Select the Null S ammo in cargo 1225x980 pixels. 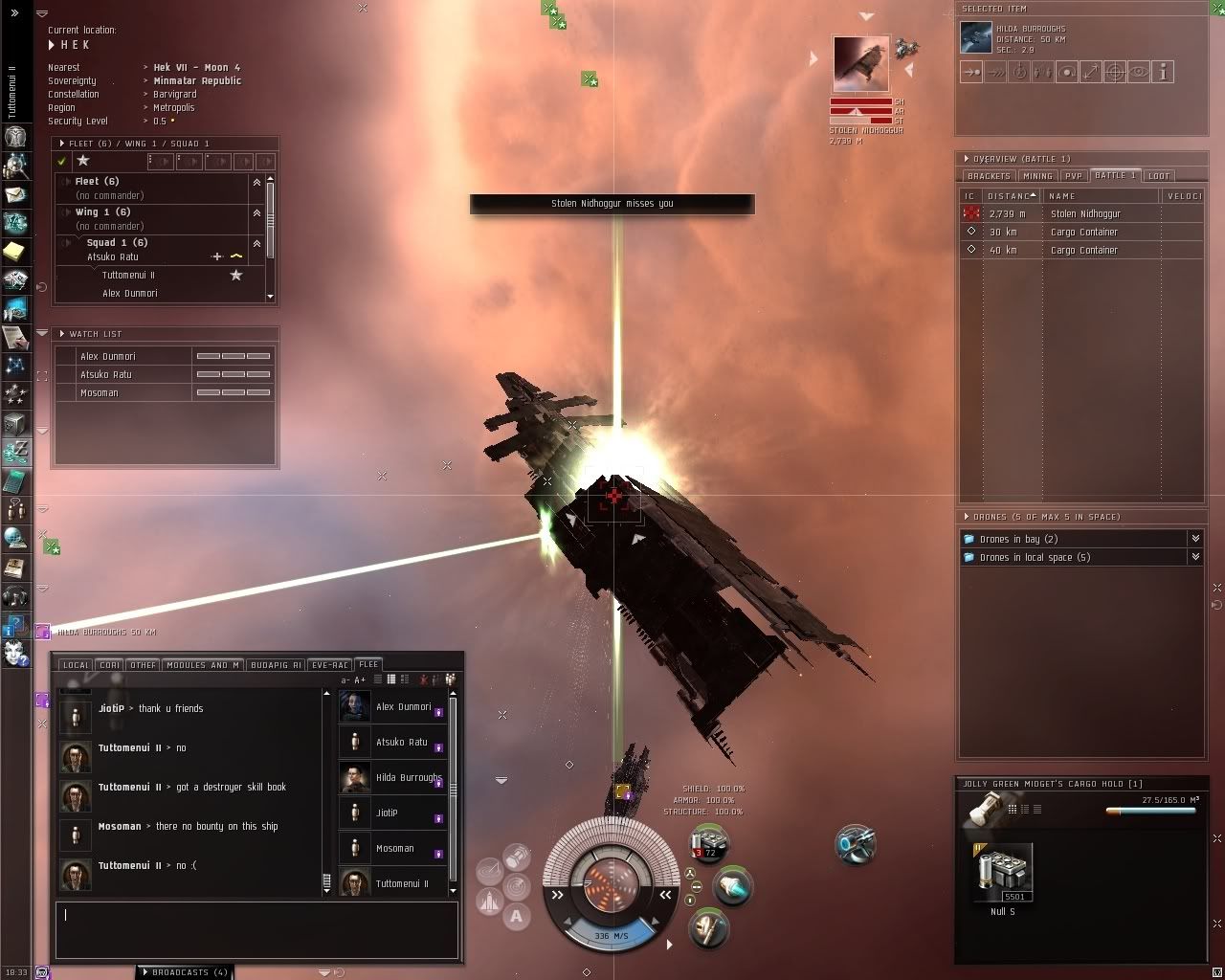tap(1003, 873)
